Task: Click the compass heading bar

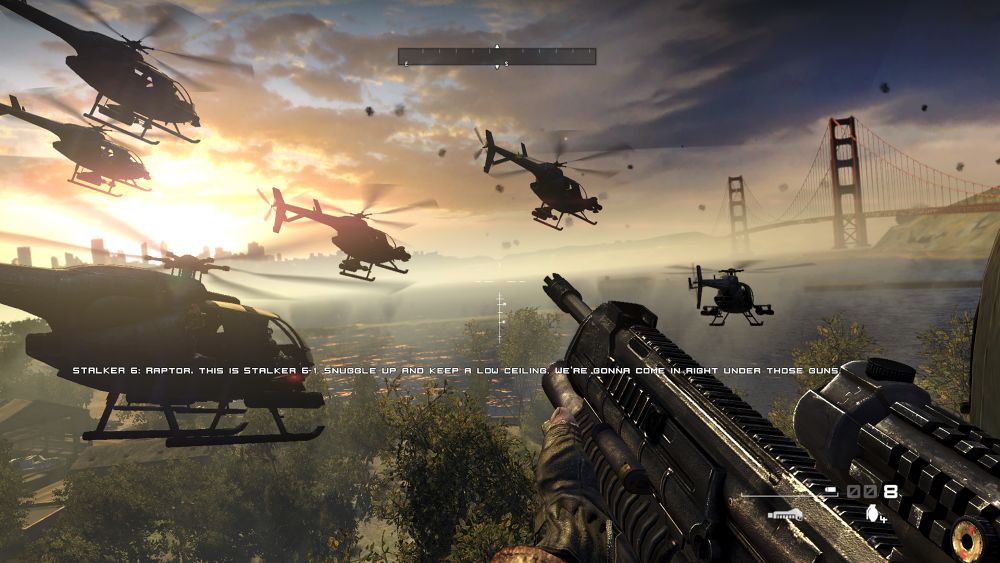Action: [x=497, y=57]
